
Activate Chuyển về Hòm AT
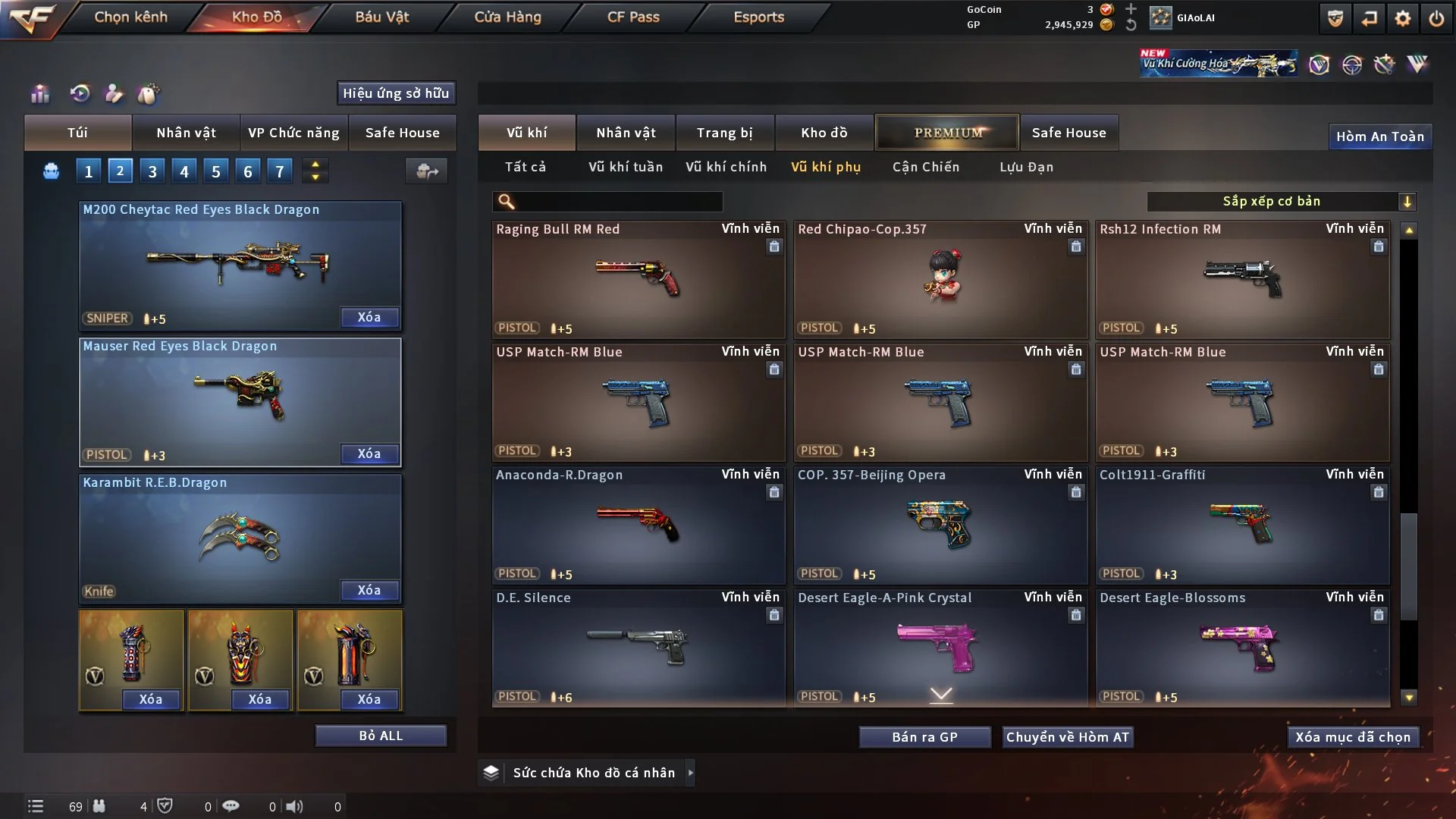tap(1067, 737)
